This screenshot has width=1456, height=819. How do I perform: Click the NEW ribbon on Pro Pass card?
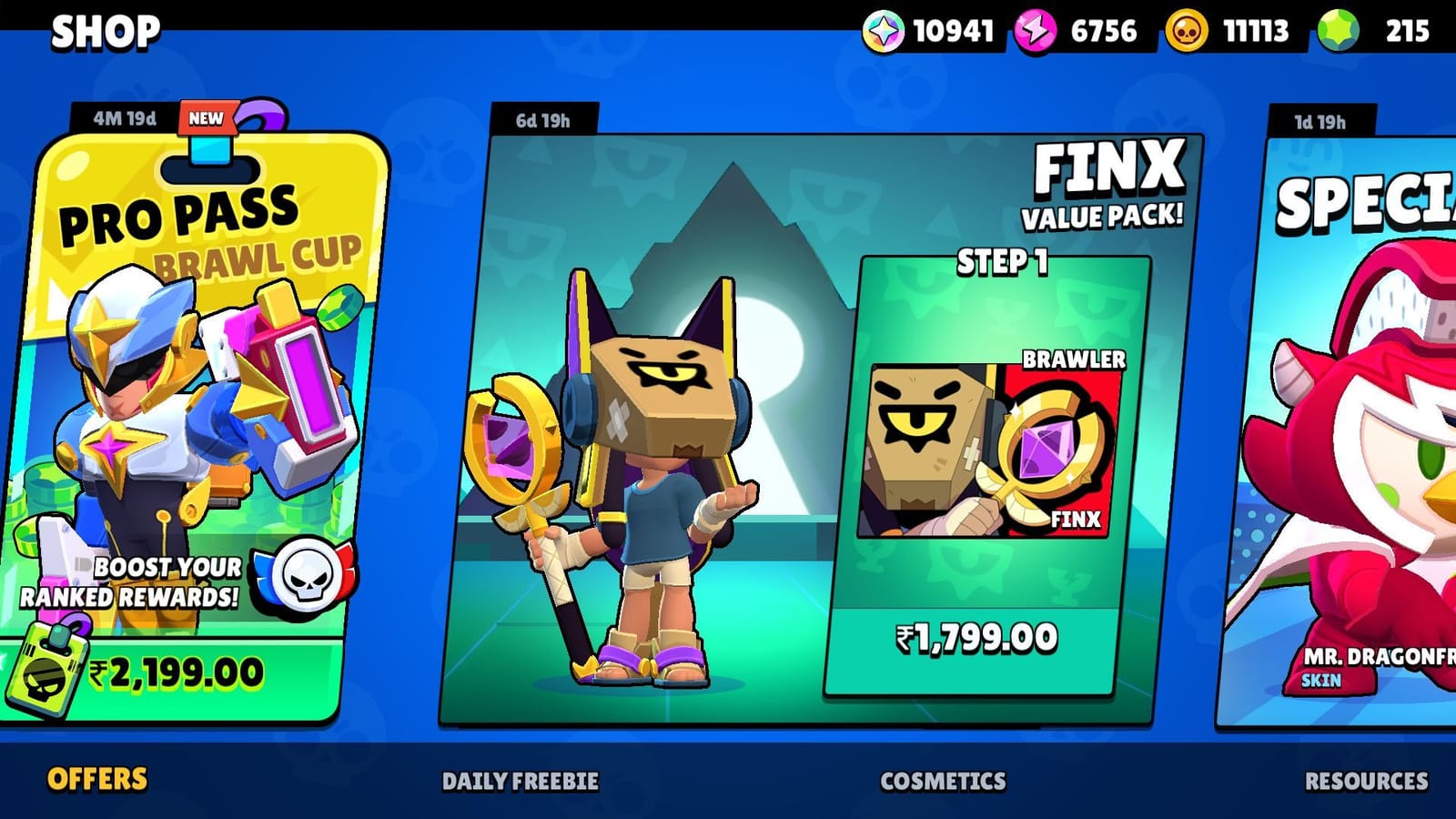207,116
